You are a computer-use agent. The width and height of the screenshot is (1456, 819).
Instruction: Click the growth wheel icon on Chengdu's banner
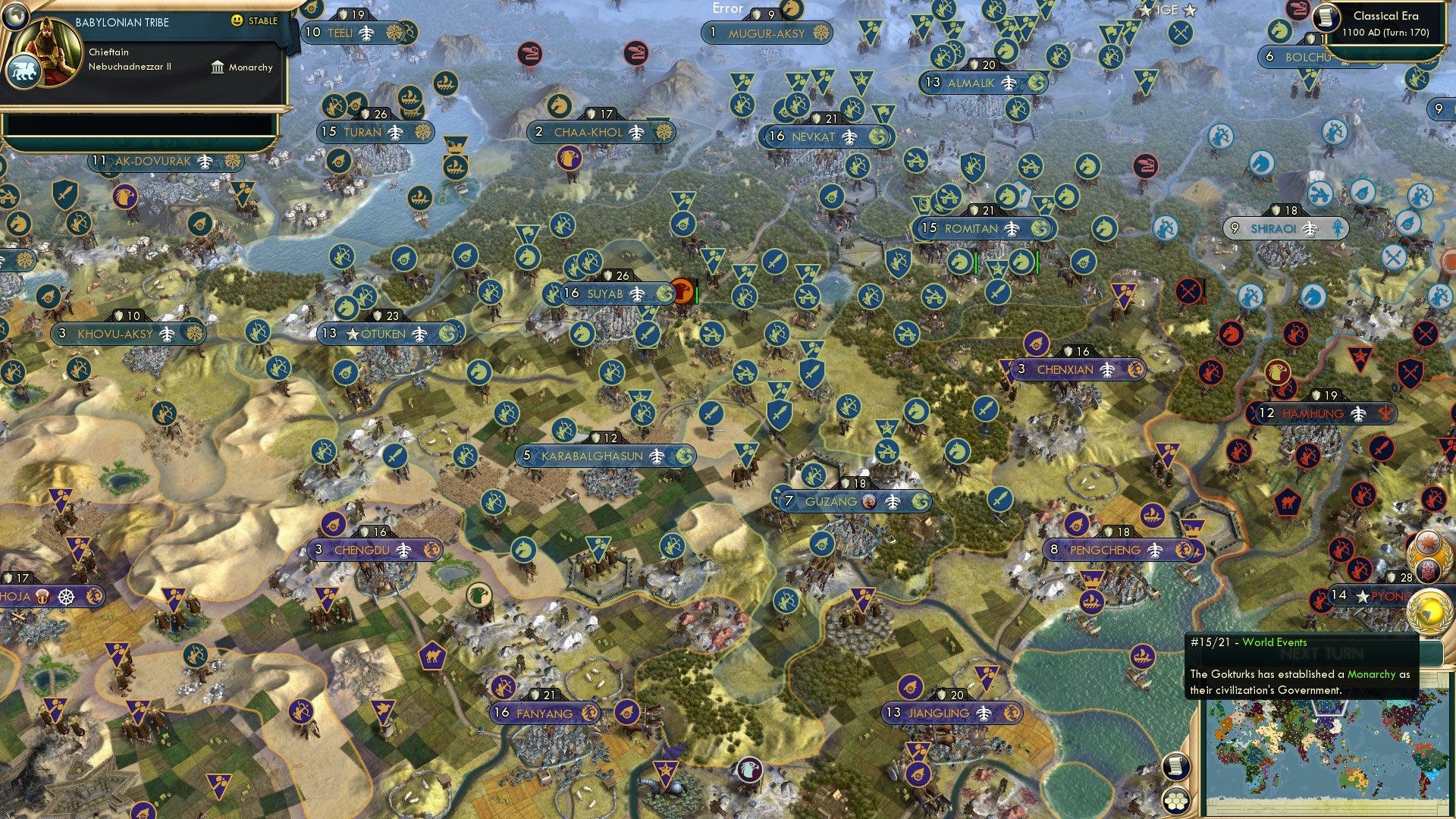pos(430,550)
